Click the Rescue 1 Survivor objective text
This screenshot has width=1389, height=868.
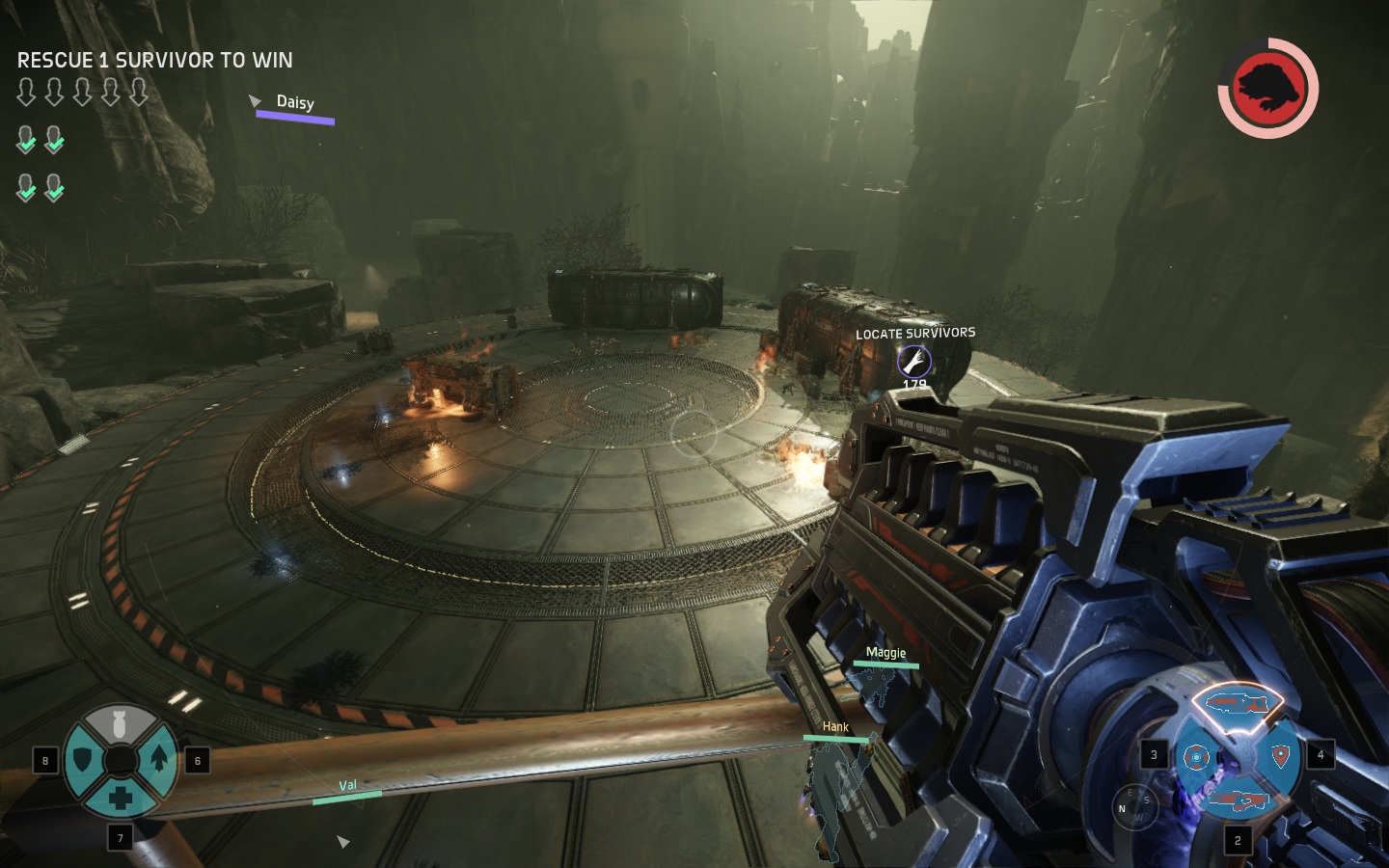tap(155, 60)
